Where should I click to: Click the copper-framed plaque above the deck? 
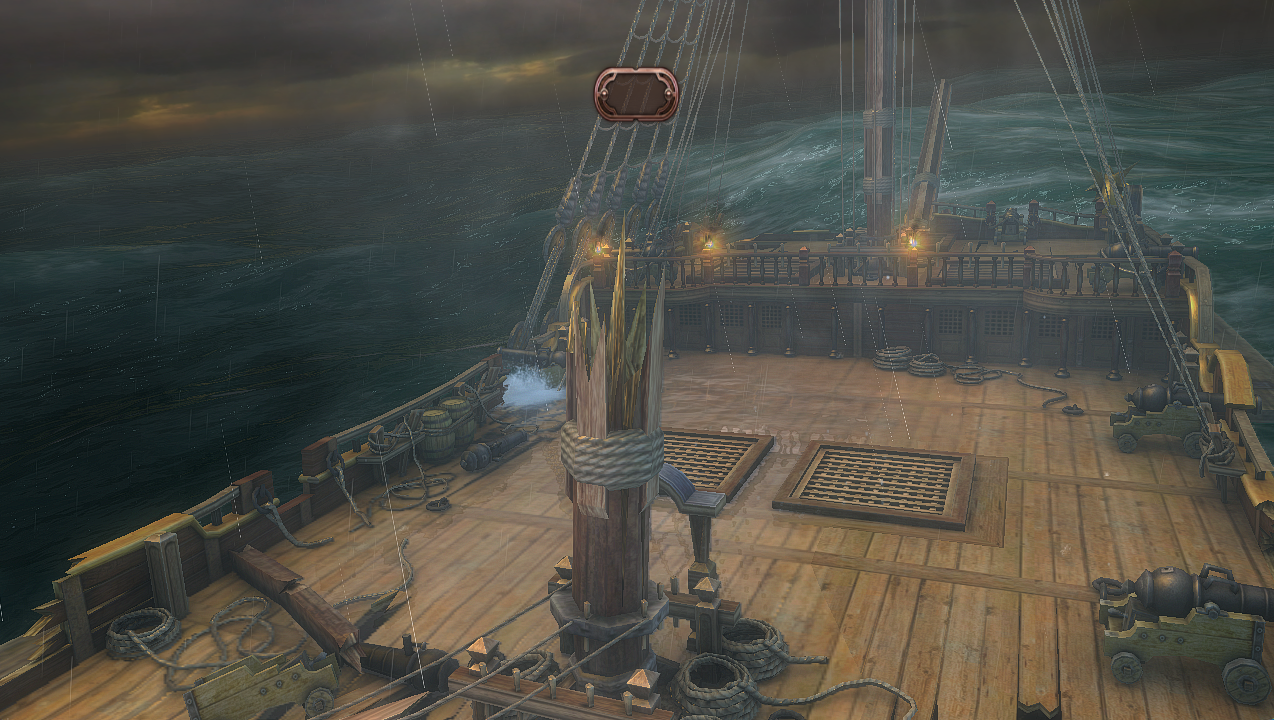(x=636, y=94)
